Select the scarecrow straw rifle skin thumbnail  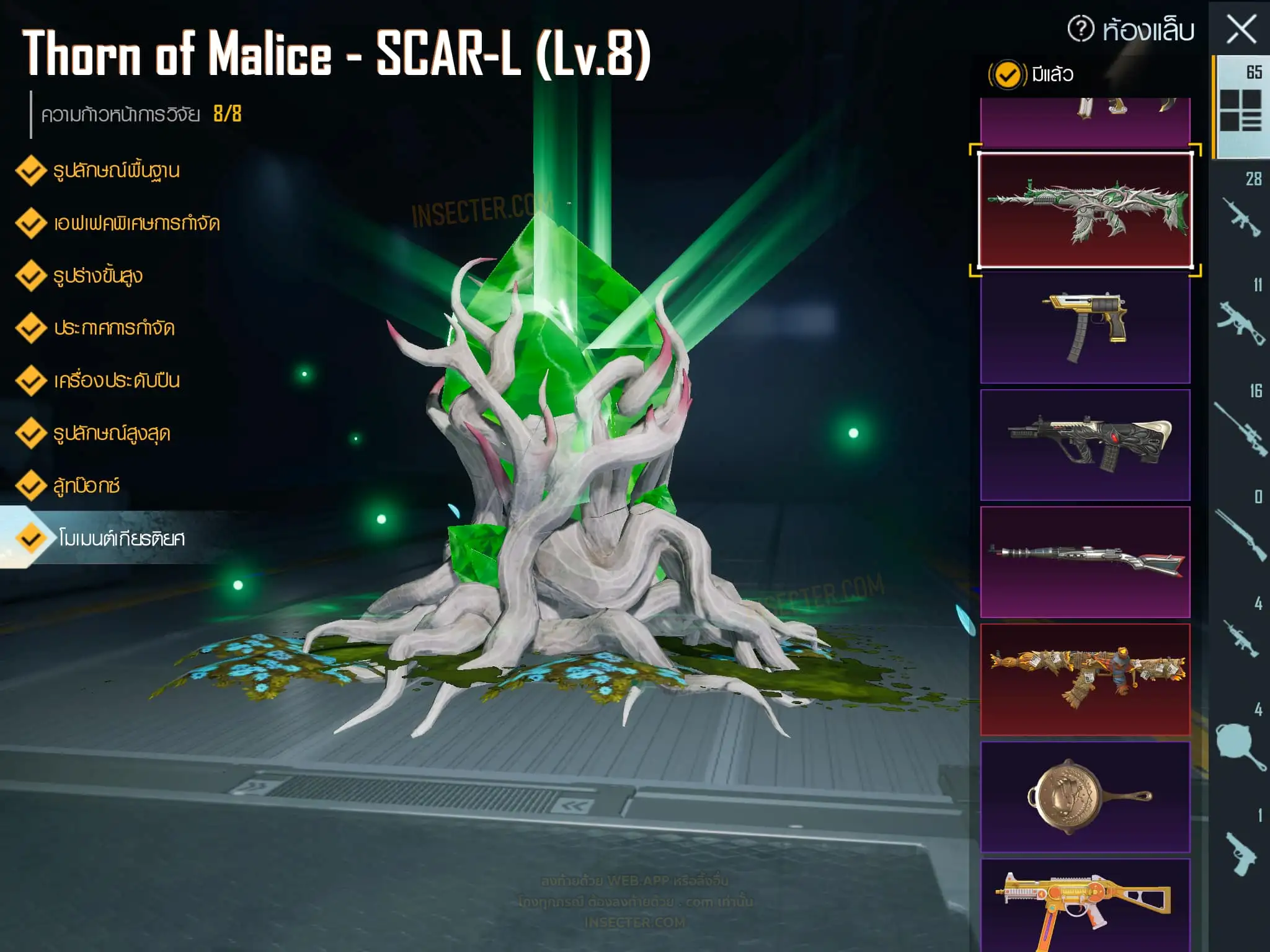click(x=1085, y=679)
